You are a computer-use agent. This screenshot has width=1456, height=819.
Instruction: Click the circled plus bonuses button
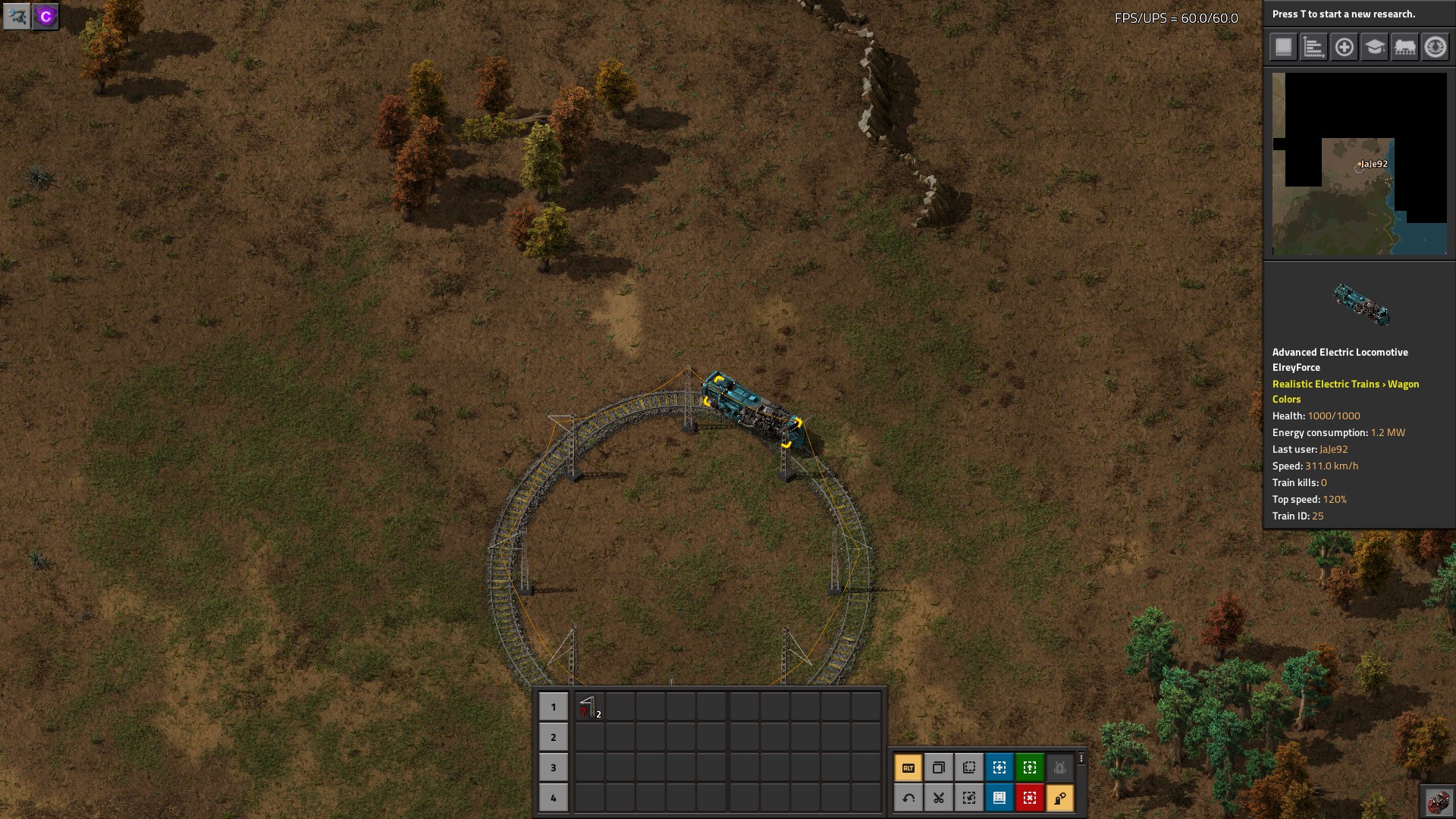[x=1344, y=47]
